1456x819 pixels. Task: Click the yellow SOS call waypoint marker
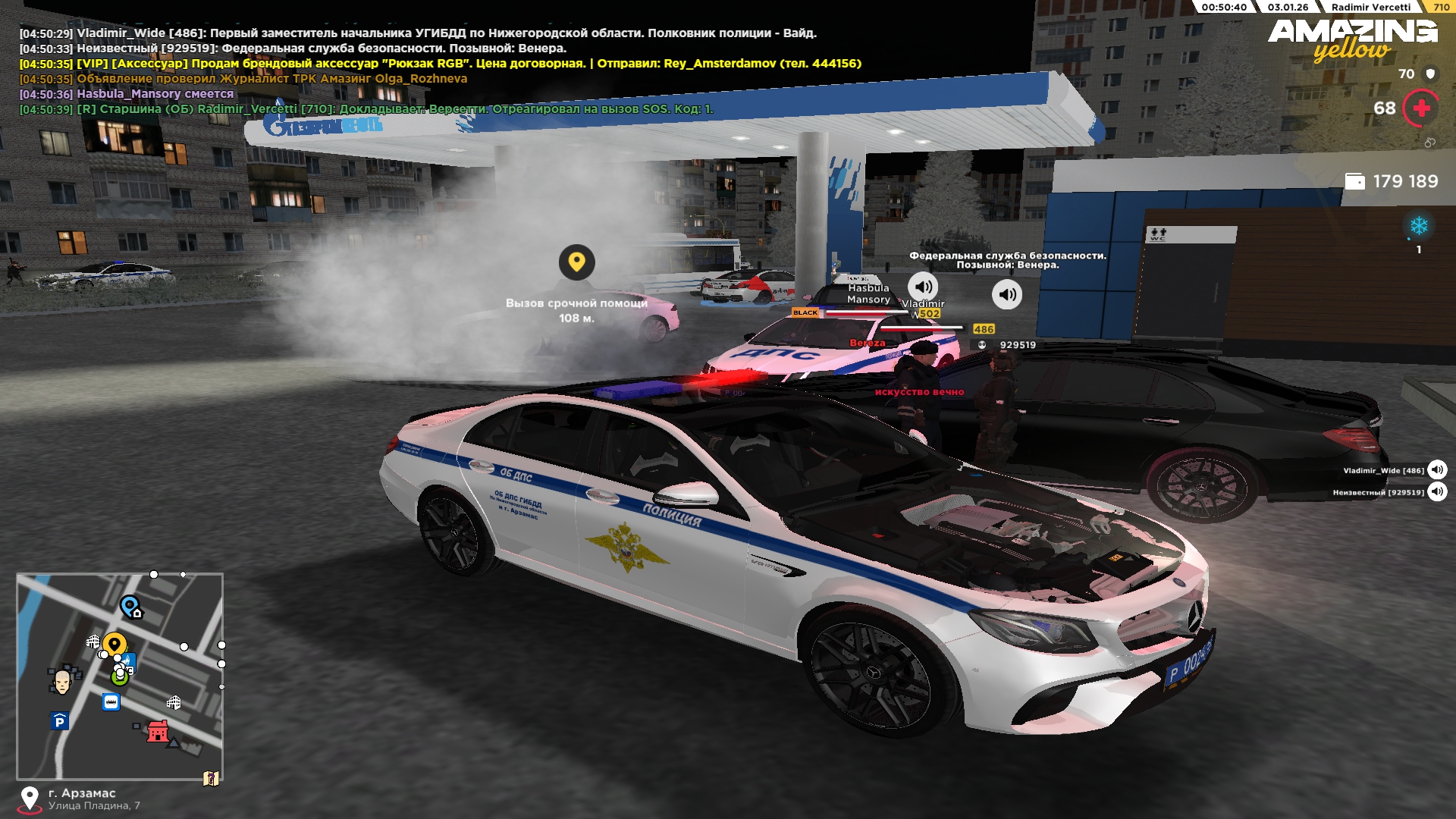(x=576, y=262)
